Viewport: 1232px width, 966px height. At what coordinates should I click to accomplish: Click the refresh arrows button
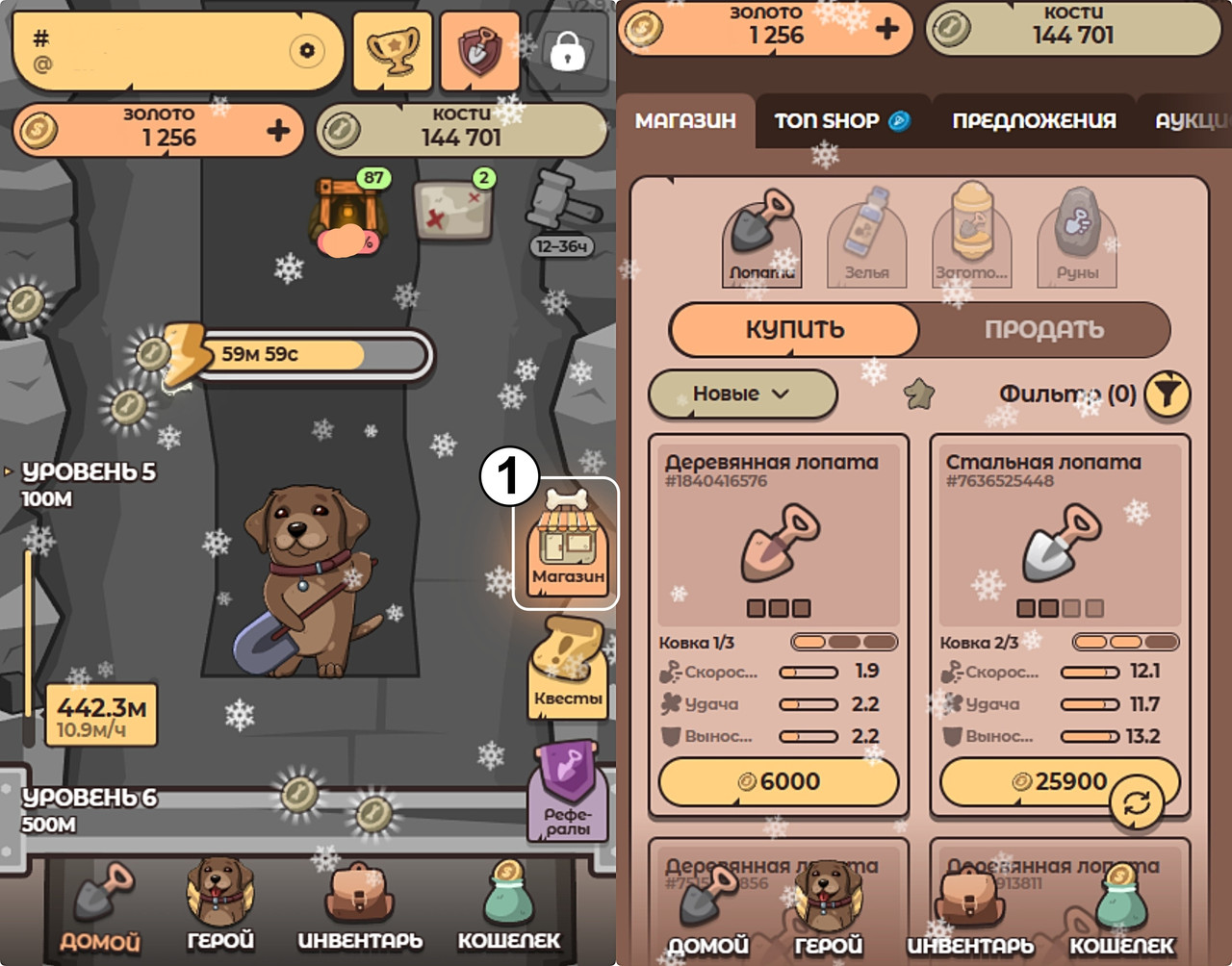pyautogui.click(x=1137, y=803)
